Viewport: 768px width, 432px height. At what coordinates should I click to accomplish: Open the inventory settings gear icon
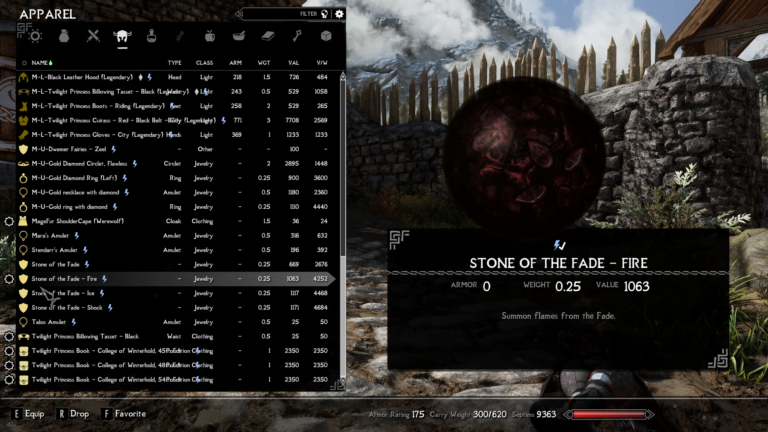click(x=340, y=14)
